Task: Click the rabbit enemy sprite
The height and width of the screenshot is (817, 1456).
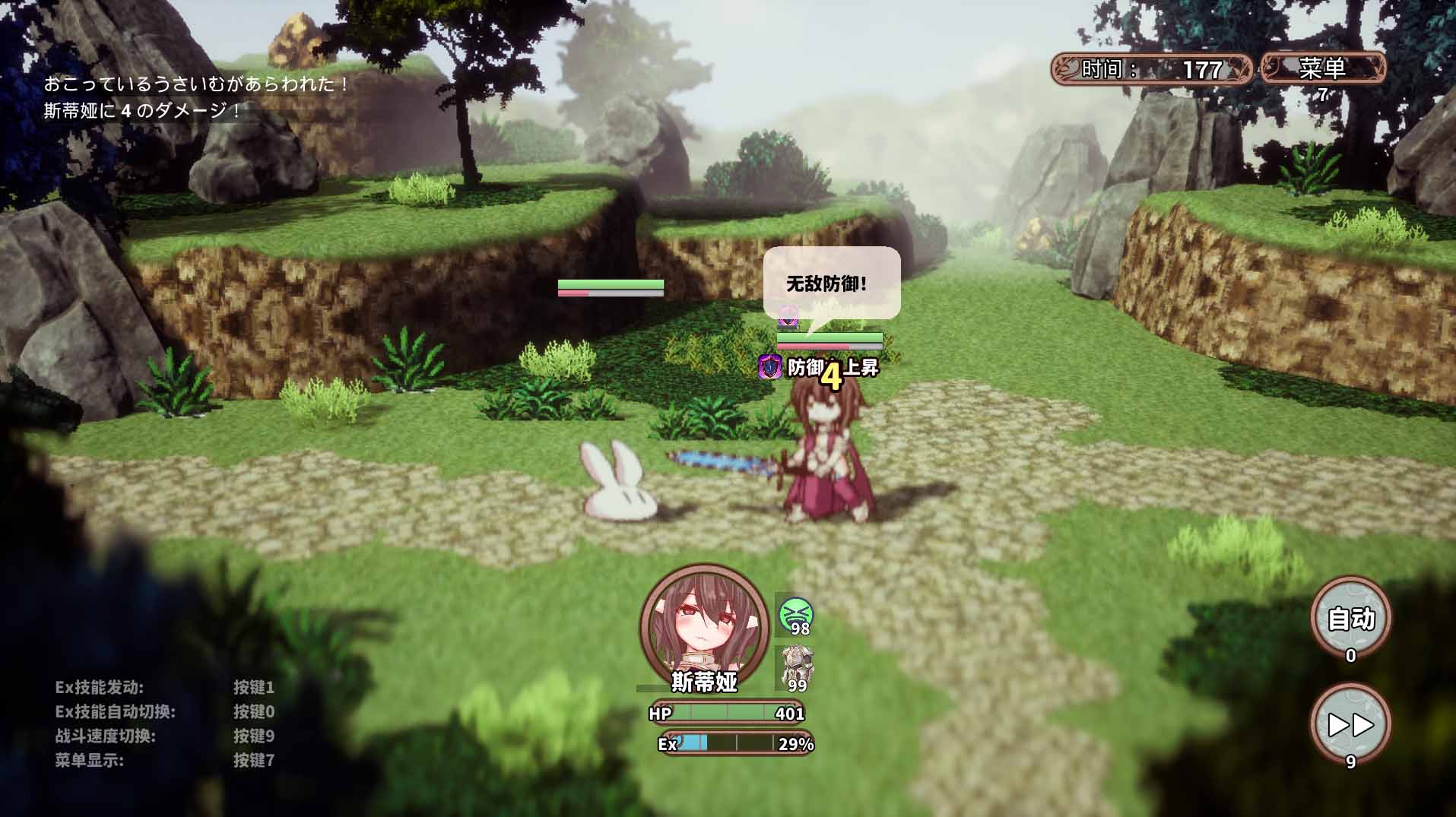Action: (x=618, y=486)
